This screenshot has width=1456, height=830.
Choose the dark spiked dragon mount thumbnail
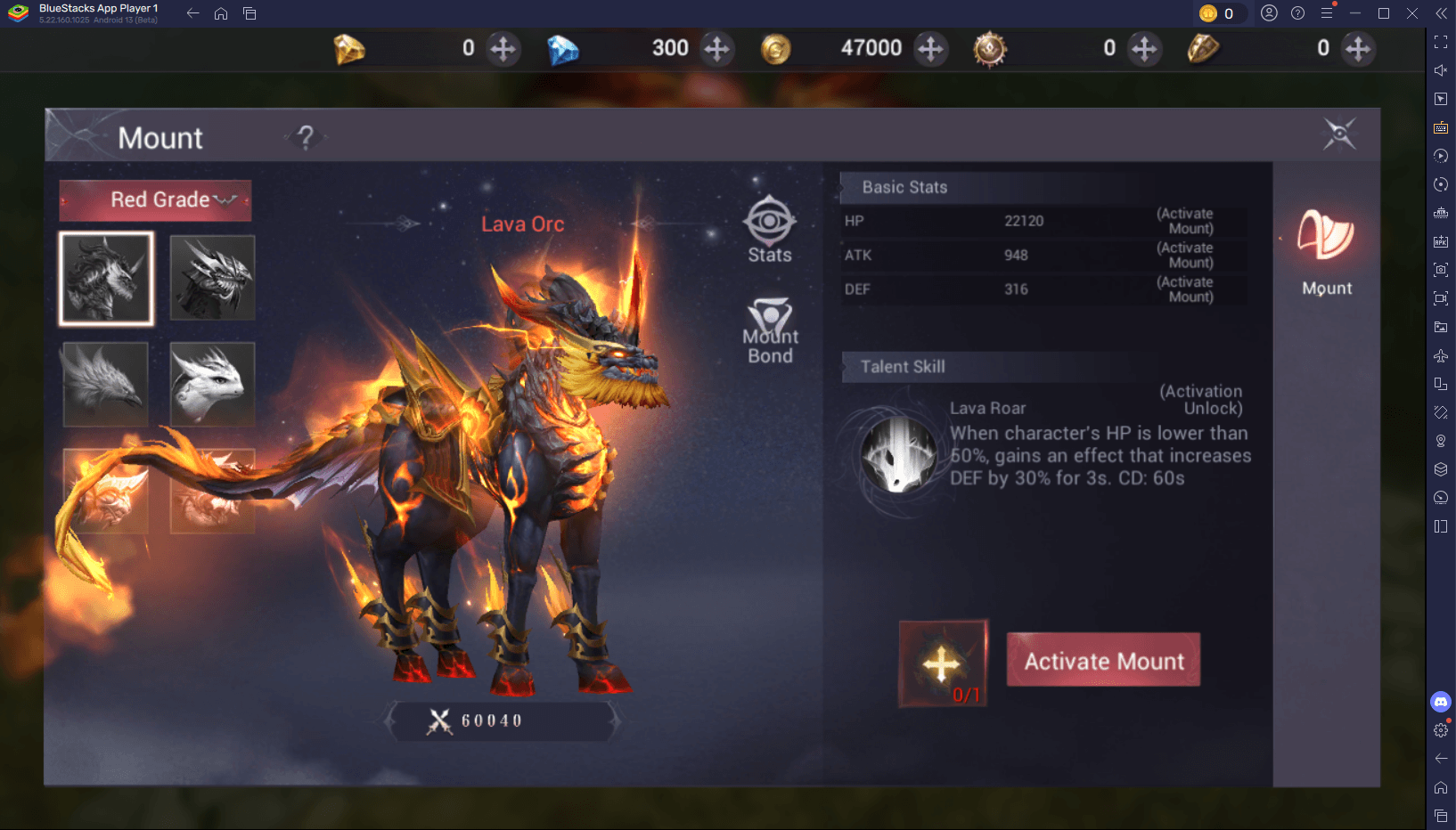(213, 279)
